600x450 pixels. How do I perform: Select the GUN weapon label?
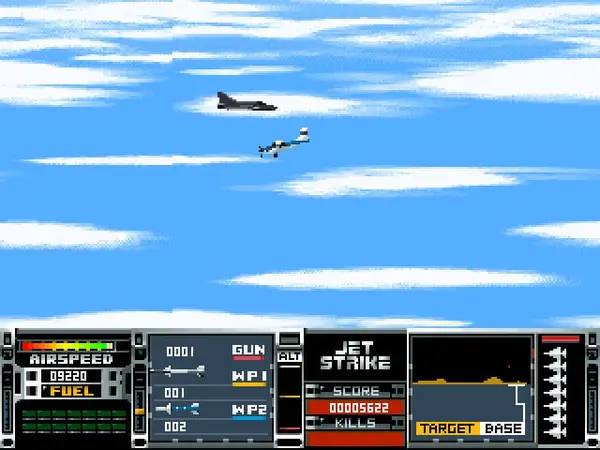point(249,351)
